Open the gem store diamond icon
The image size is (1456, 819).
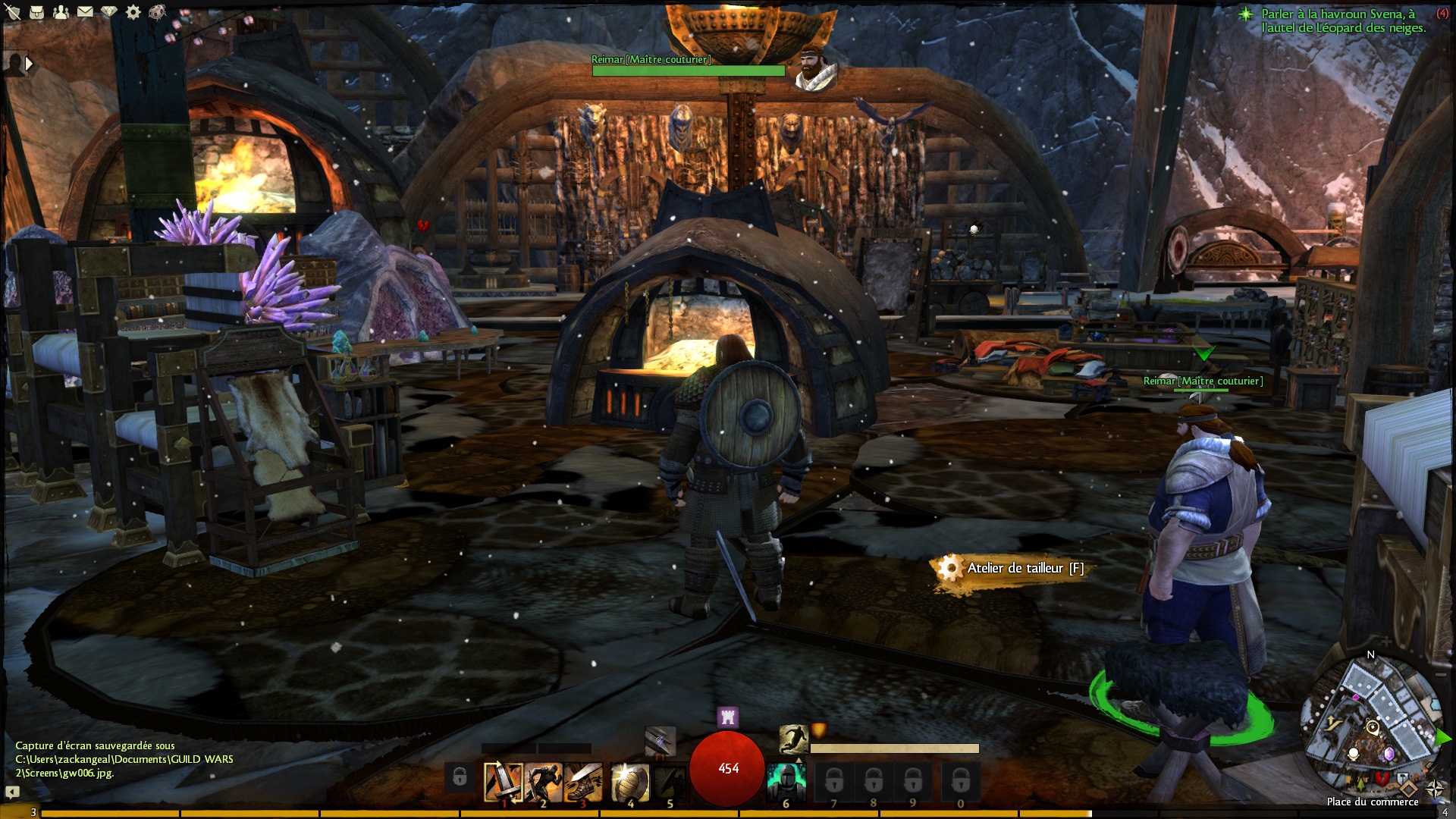click(109, 12)
